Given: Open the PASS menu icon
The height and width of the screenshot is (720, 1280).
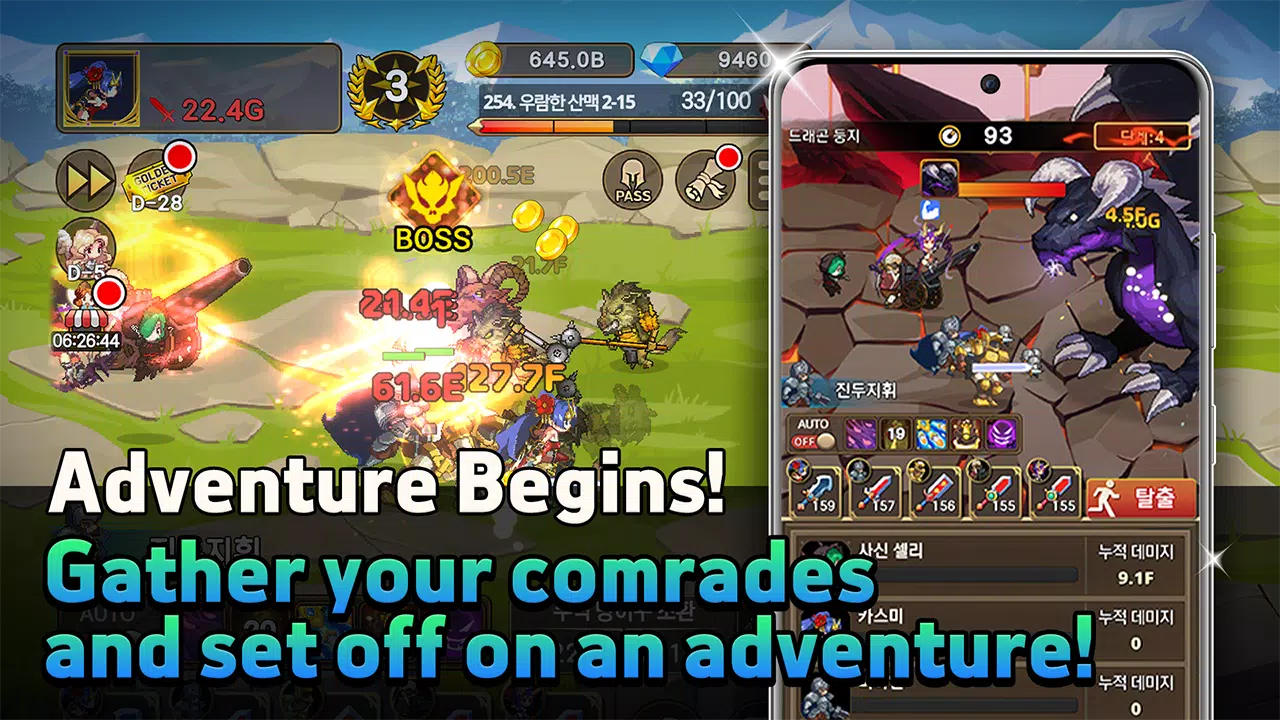Looking at the screenshot, I should click(633, 178).
